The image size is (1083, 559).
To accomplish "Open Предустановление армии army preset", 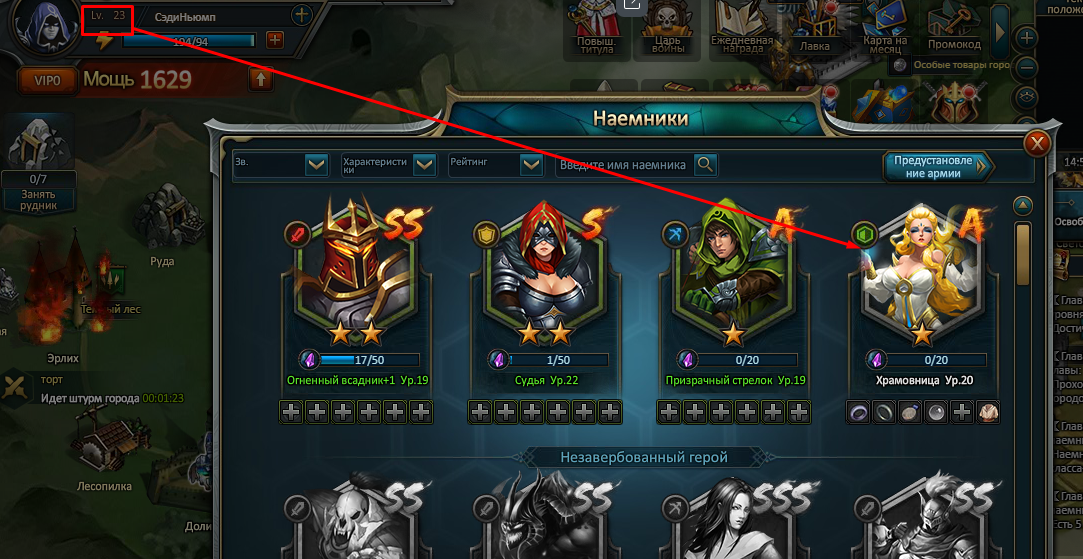I will 937,166.
